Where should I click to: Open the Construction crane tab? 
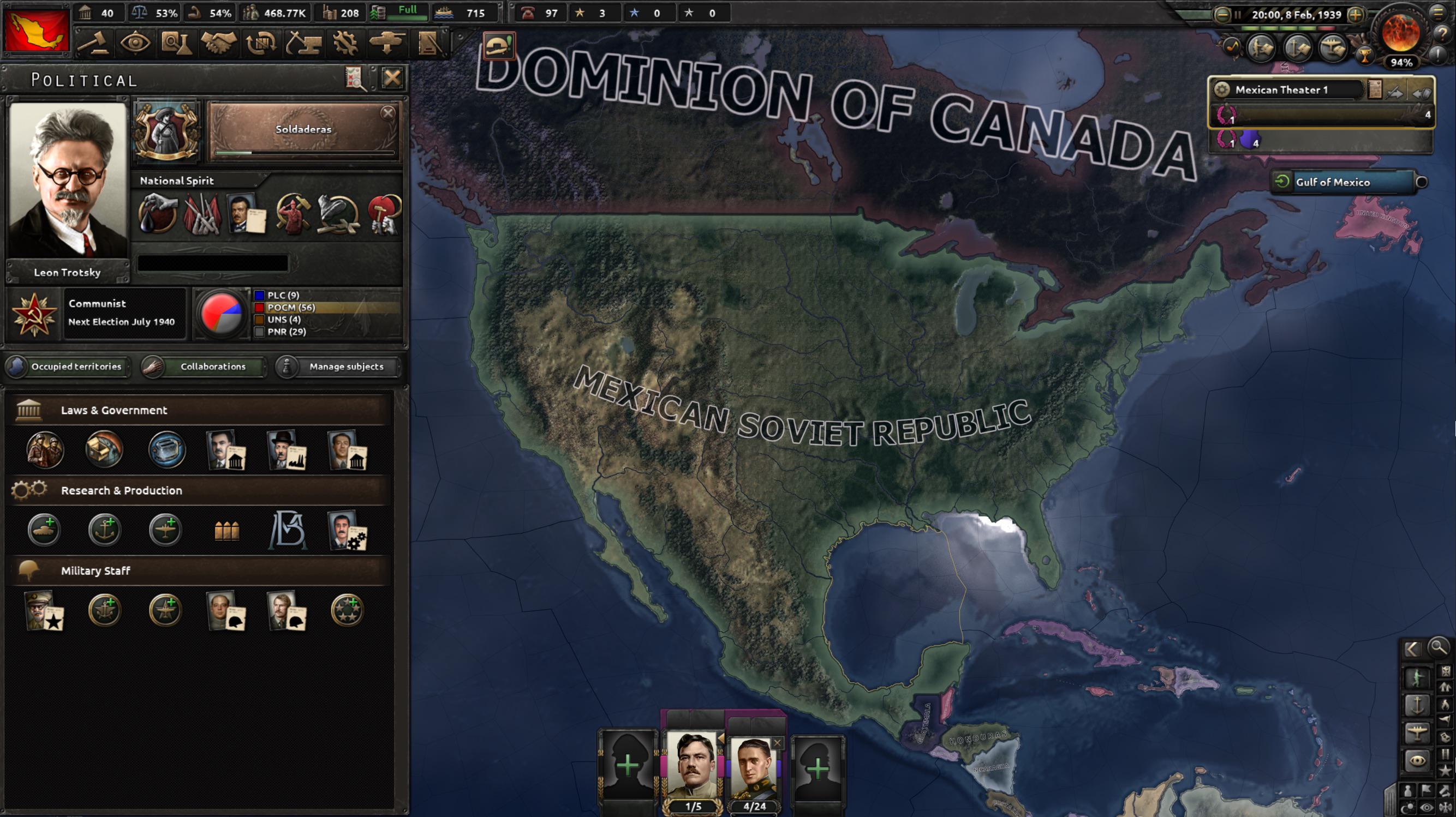tap(303, 44)
